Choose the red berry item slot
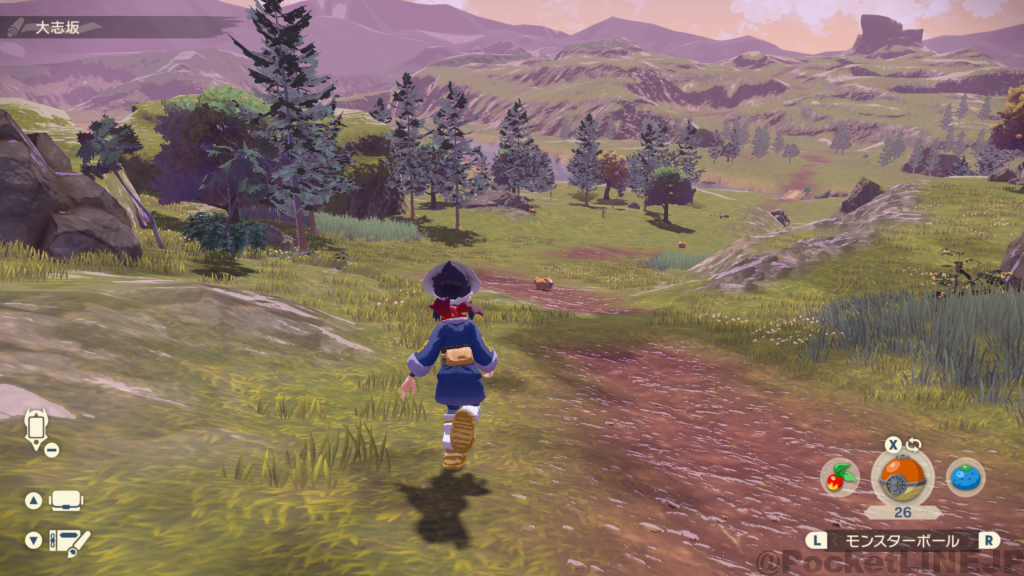This screenshot has width=1024, height=576. (x=839, y=478)
